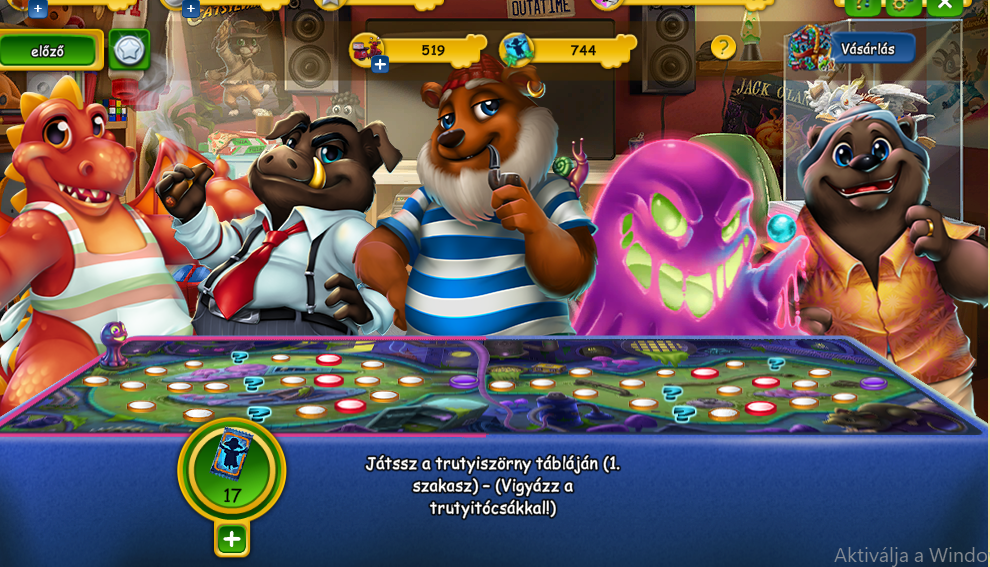Play the monster card ticket button
This screenshot has width=990, height=567.
tap(232, 468)
